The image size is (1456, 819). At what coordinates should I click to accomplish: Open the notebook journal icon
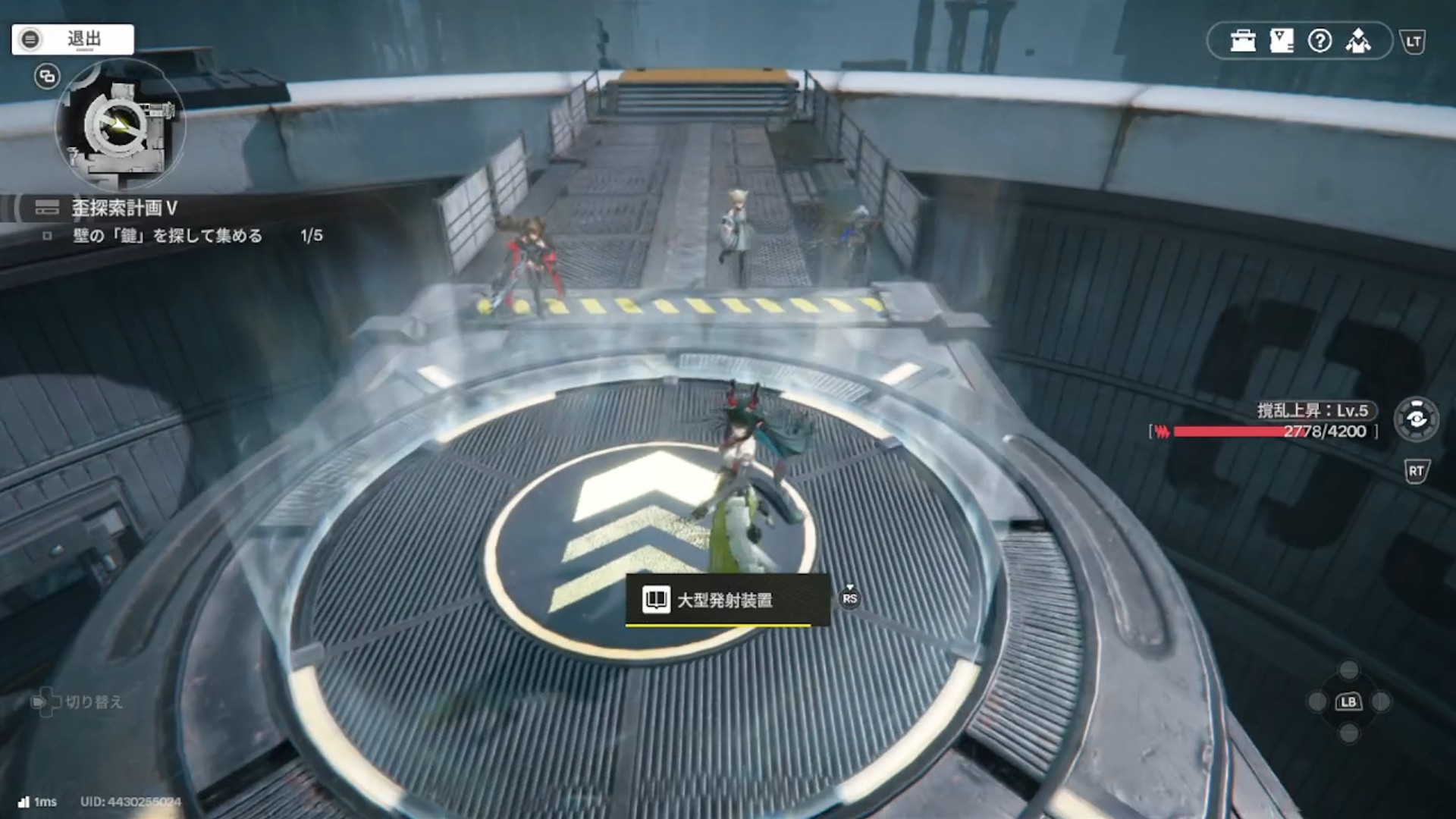point(1282,41)
